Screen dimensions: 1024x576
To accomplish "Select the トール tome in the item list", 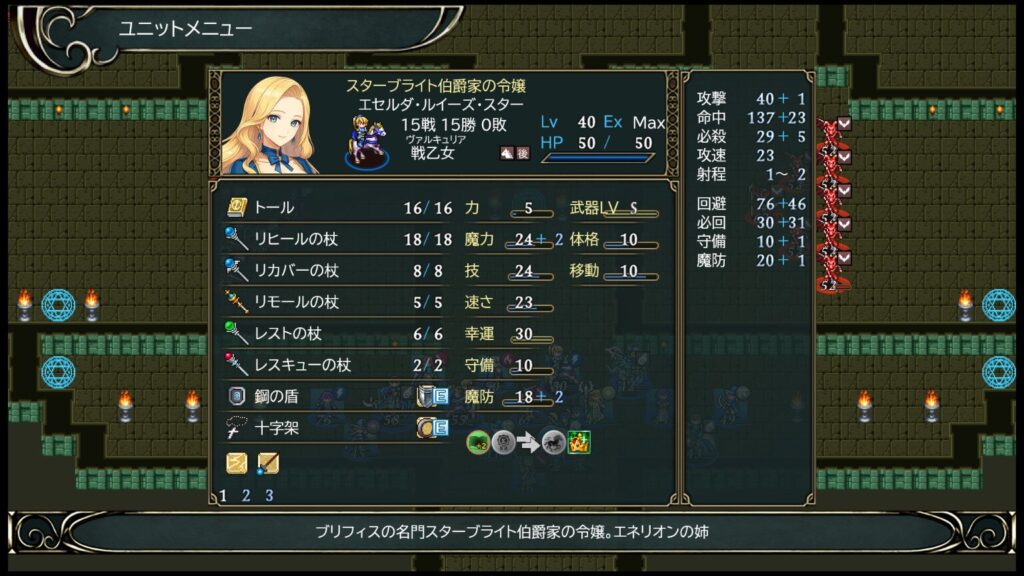I will (300, 208).
